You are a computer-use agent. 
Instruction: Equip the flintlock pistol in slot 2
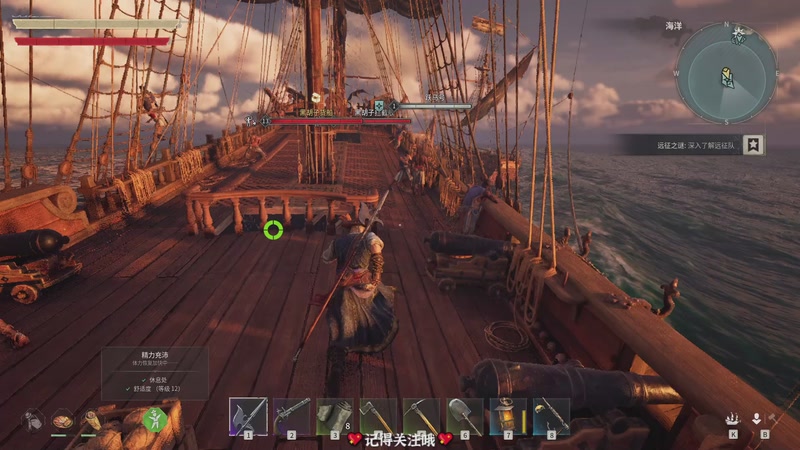[x=291, y=416]
